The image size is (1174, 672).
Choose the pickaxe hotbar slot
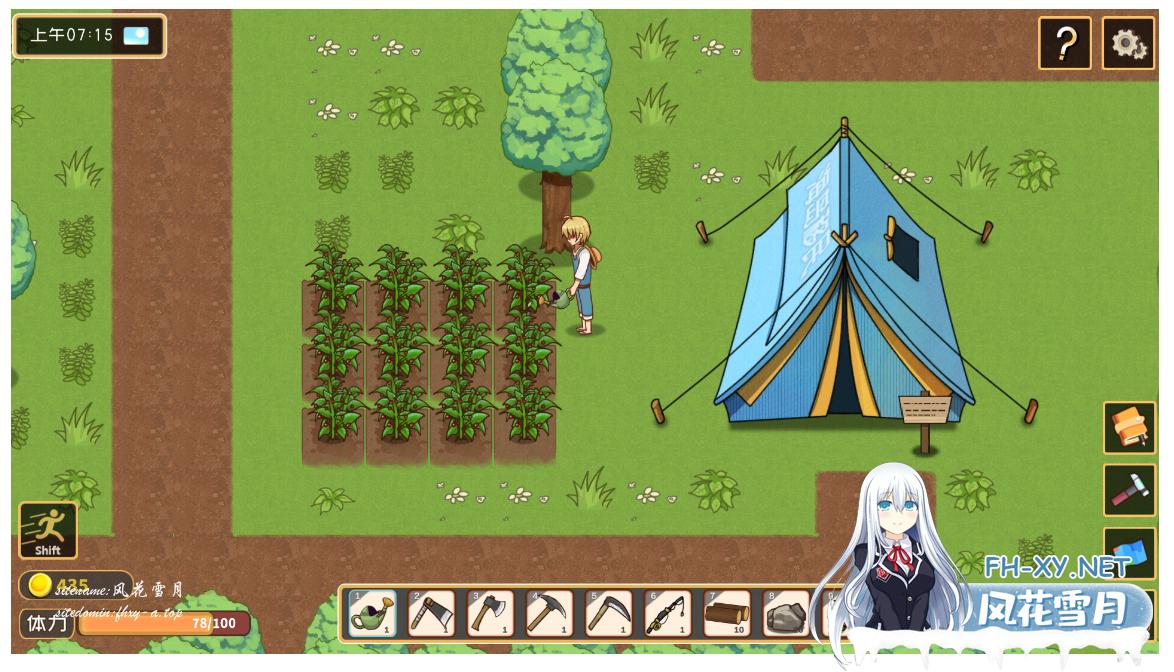click(x=549, y=613)
